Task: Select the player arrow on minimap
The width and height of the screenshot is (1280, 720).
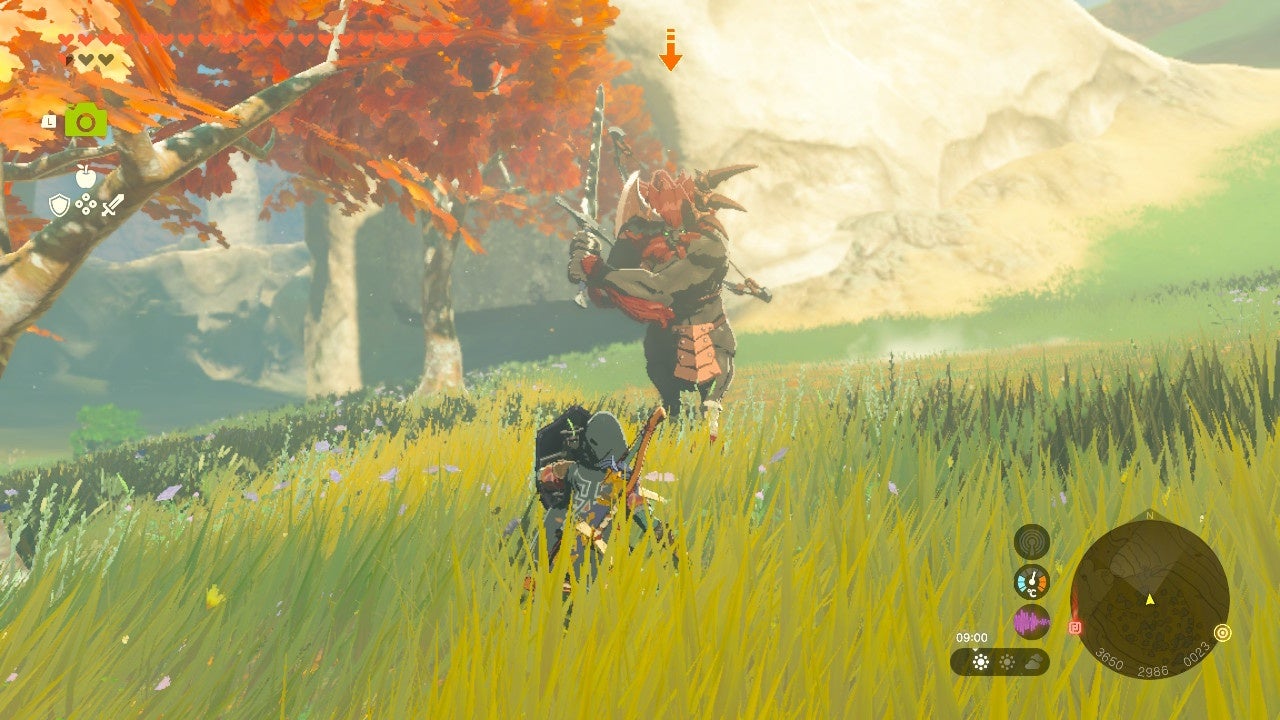Action: tap(1148, 600)
